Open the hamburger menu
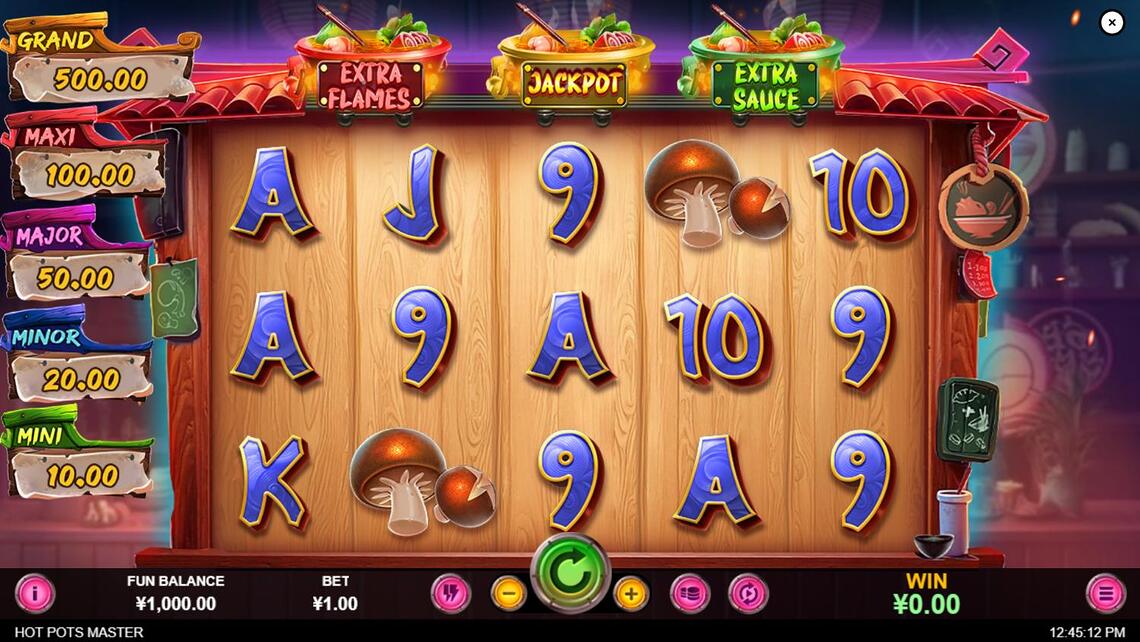 point(1105,593)
